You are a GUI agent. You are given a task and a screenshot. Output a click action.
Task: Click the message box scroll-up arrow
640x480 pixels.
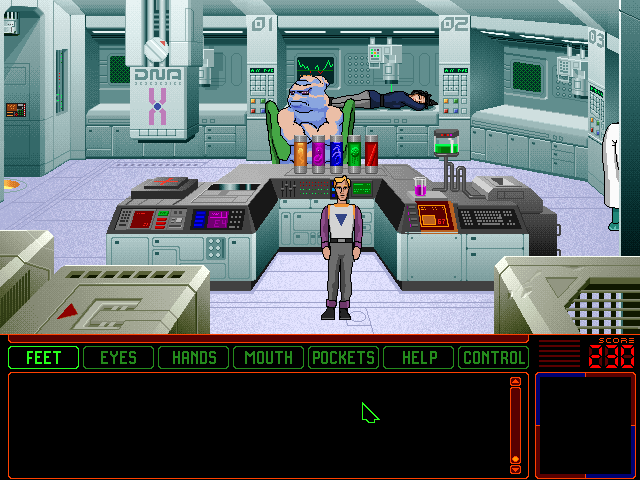click(516, 381)
